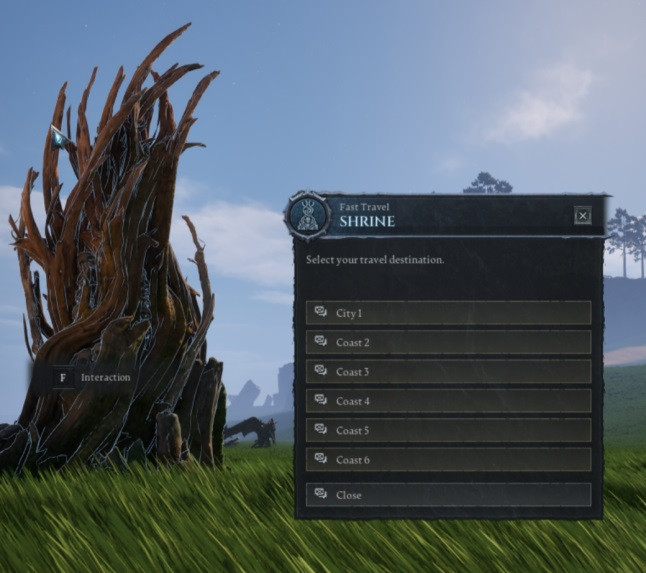Travel to Coast 3
The width and height of the screenshot is (646, 573).
click(448, 372)
